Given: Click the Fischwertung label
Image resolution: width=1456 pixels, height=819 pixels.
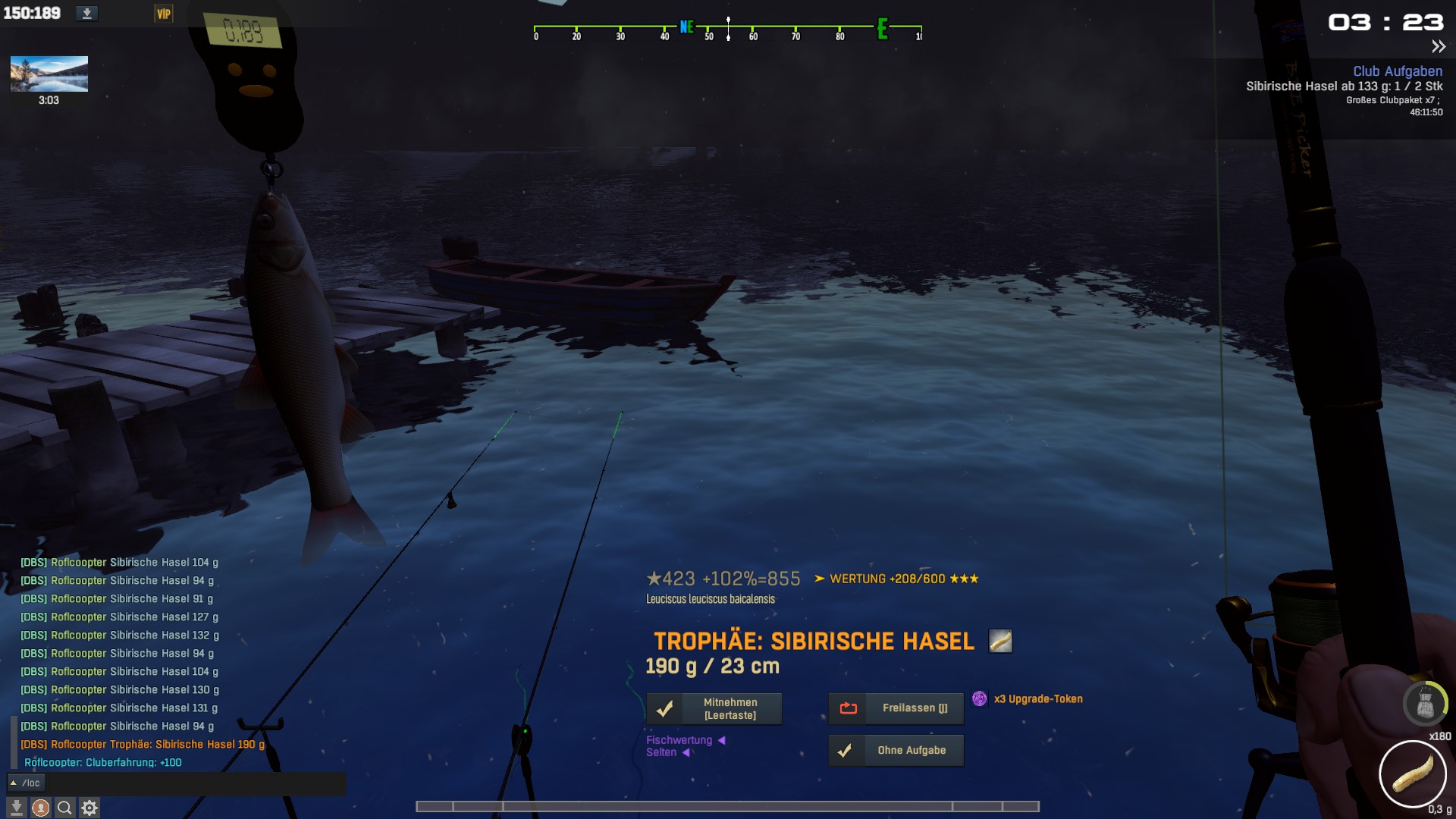Looking at the screenshot, I should pos(679,740).
